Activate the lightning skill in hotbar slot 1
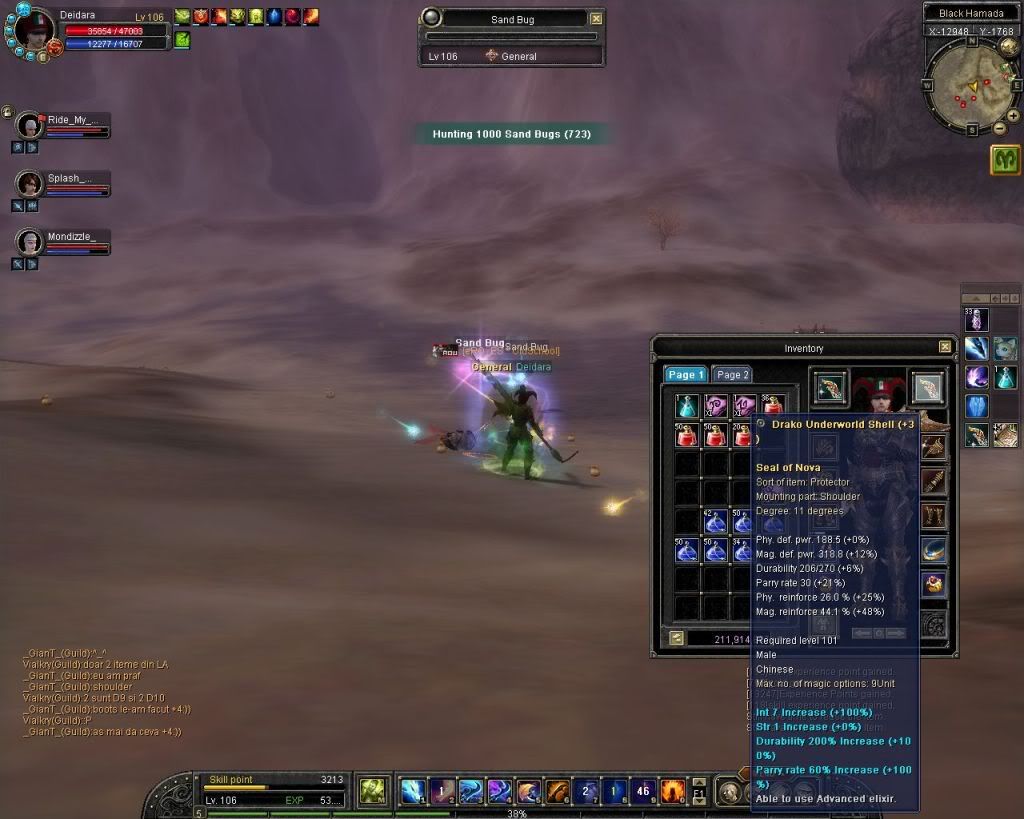Screen dimensions: 1024x819 point(413,791)
